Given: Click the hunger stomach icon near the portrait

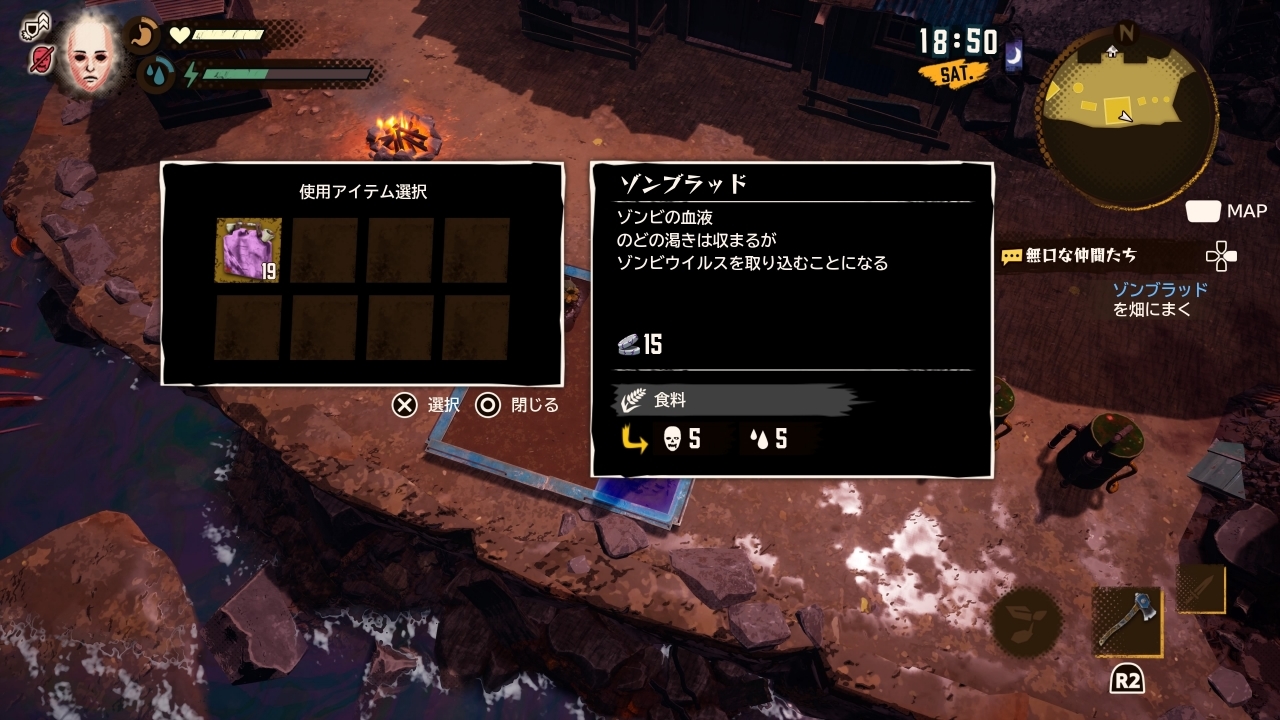Looking at the screenshot, I should point(140,36).
